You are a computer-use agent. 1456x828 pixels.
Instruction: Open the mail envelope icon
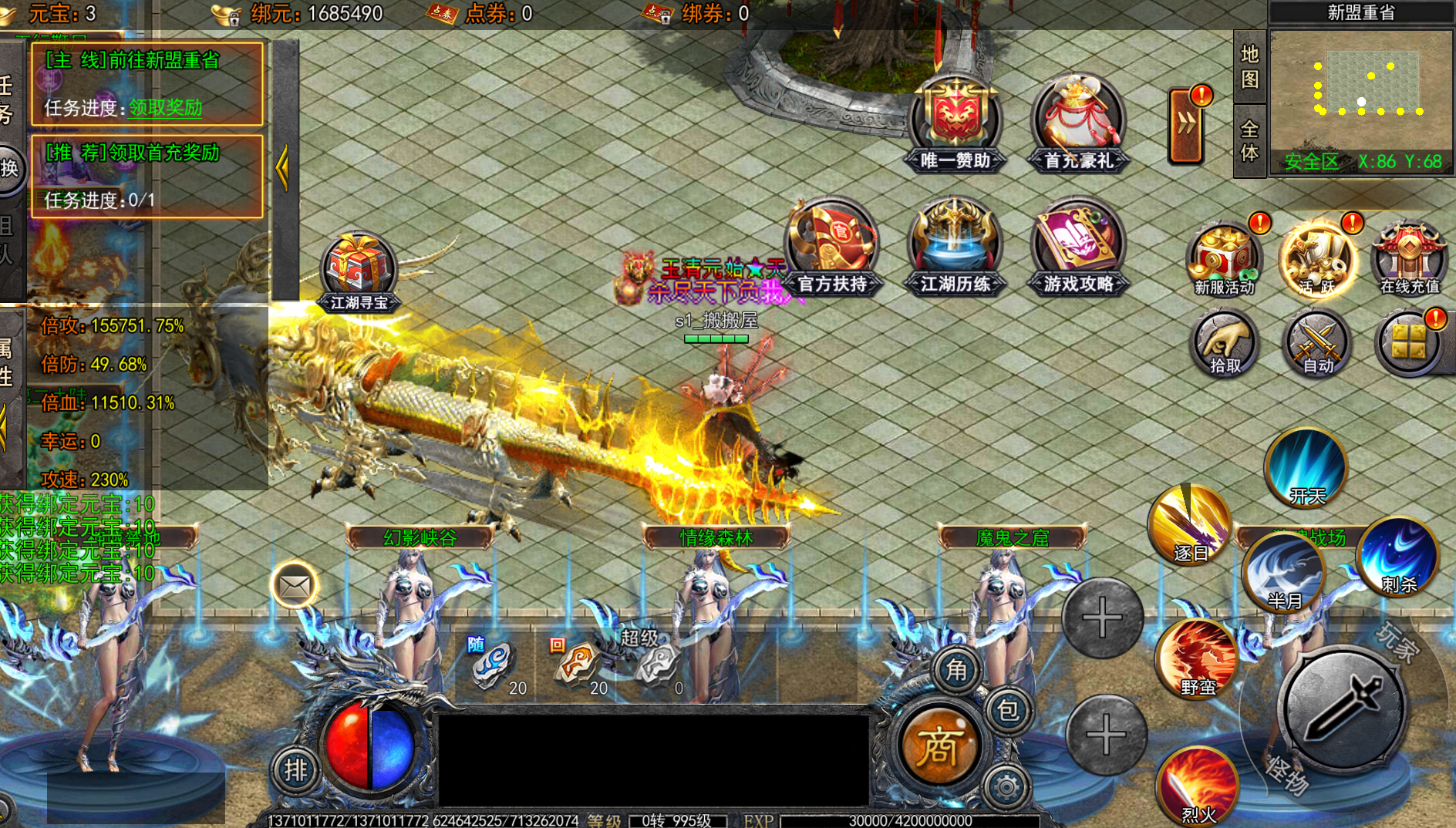[295, 587]
